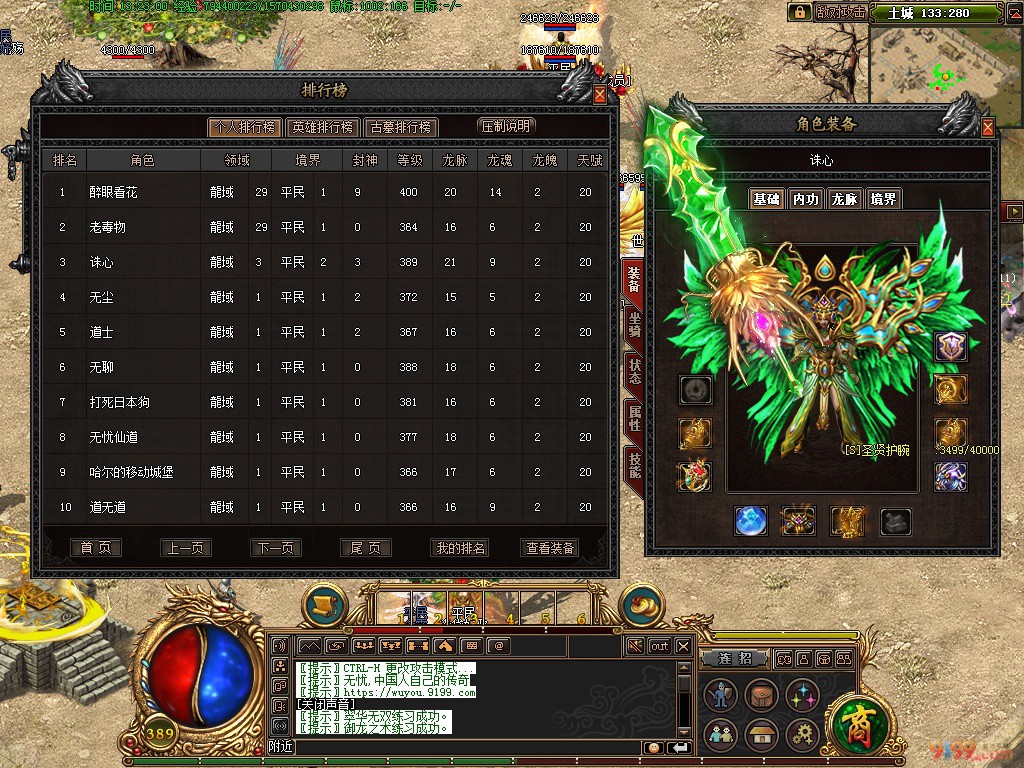Screen dimensions: 1024x768
Task: Close the 角色装备 equipment window
Action: 988,128
